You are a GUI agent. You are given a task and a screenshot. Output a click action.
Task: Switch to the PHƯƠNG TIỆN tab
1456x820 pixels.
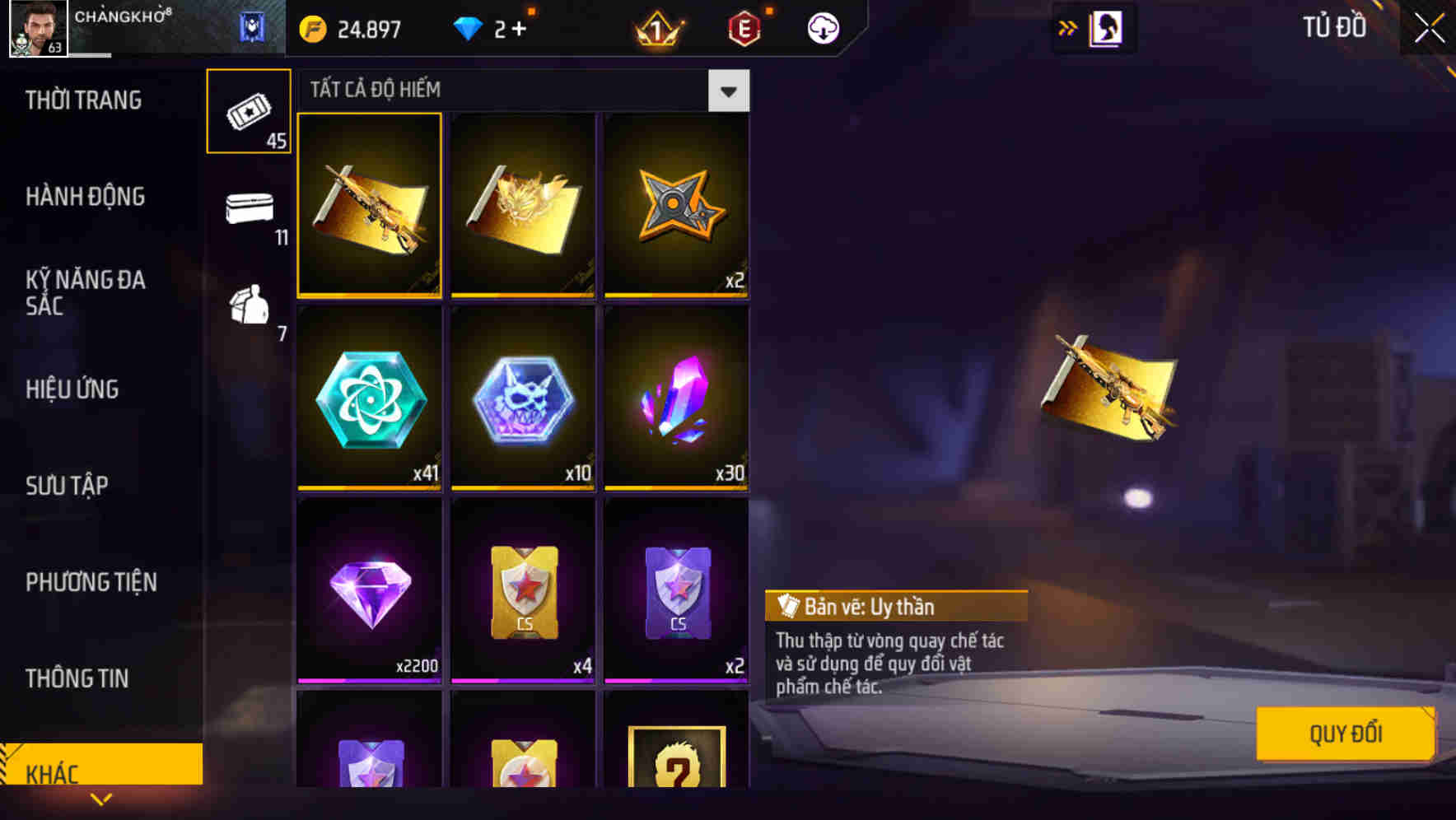click(91, 581)
